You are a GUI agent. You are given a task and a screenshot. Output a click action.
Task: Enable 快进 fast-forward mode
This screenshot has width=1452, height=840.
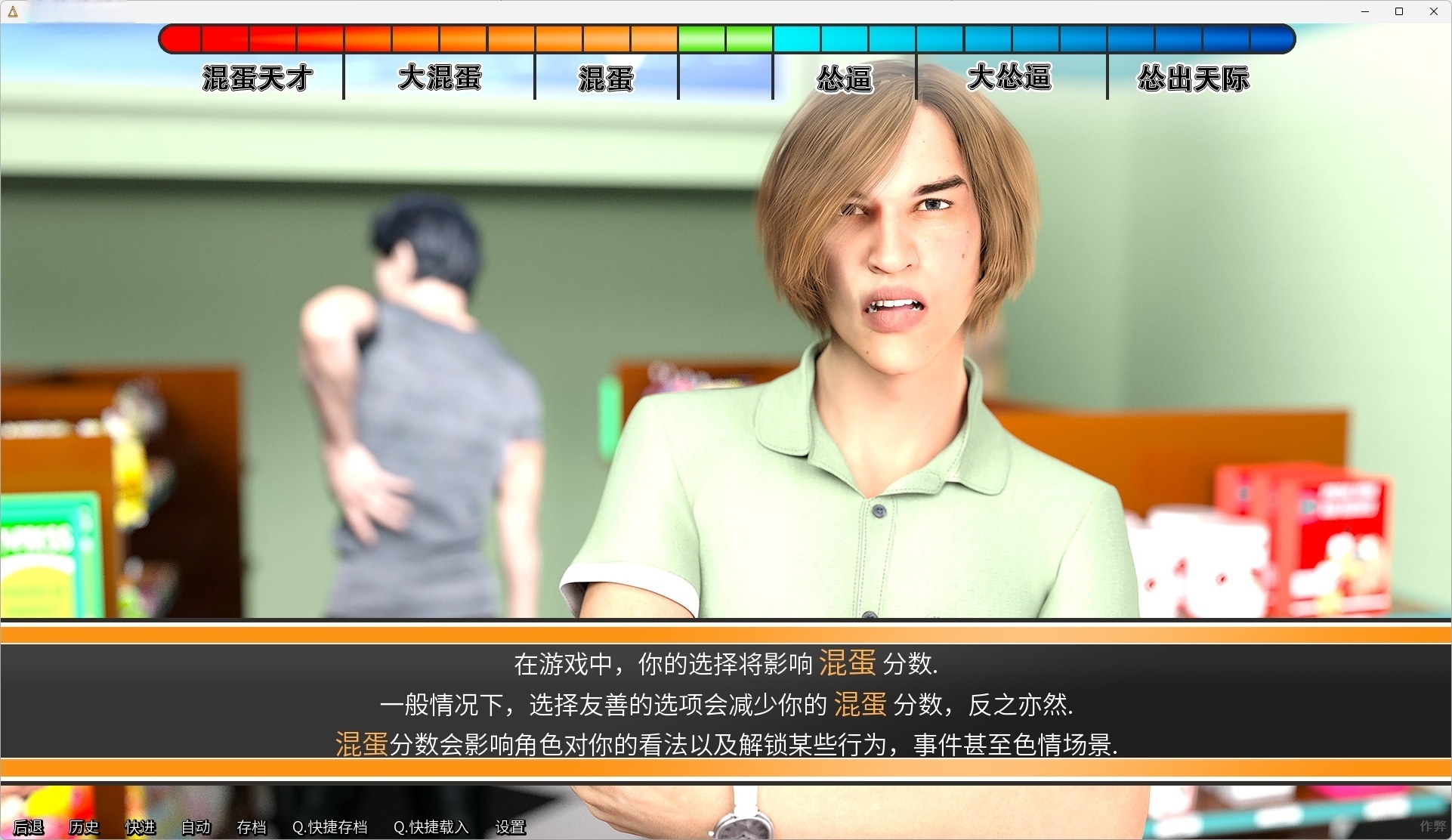coord(140,827)
